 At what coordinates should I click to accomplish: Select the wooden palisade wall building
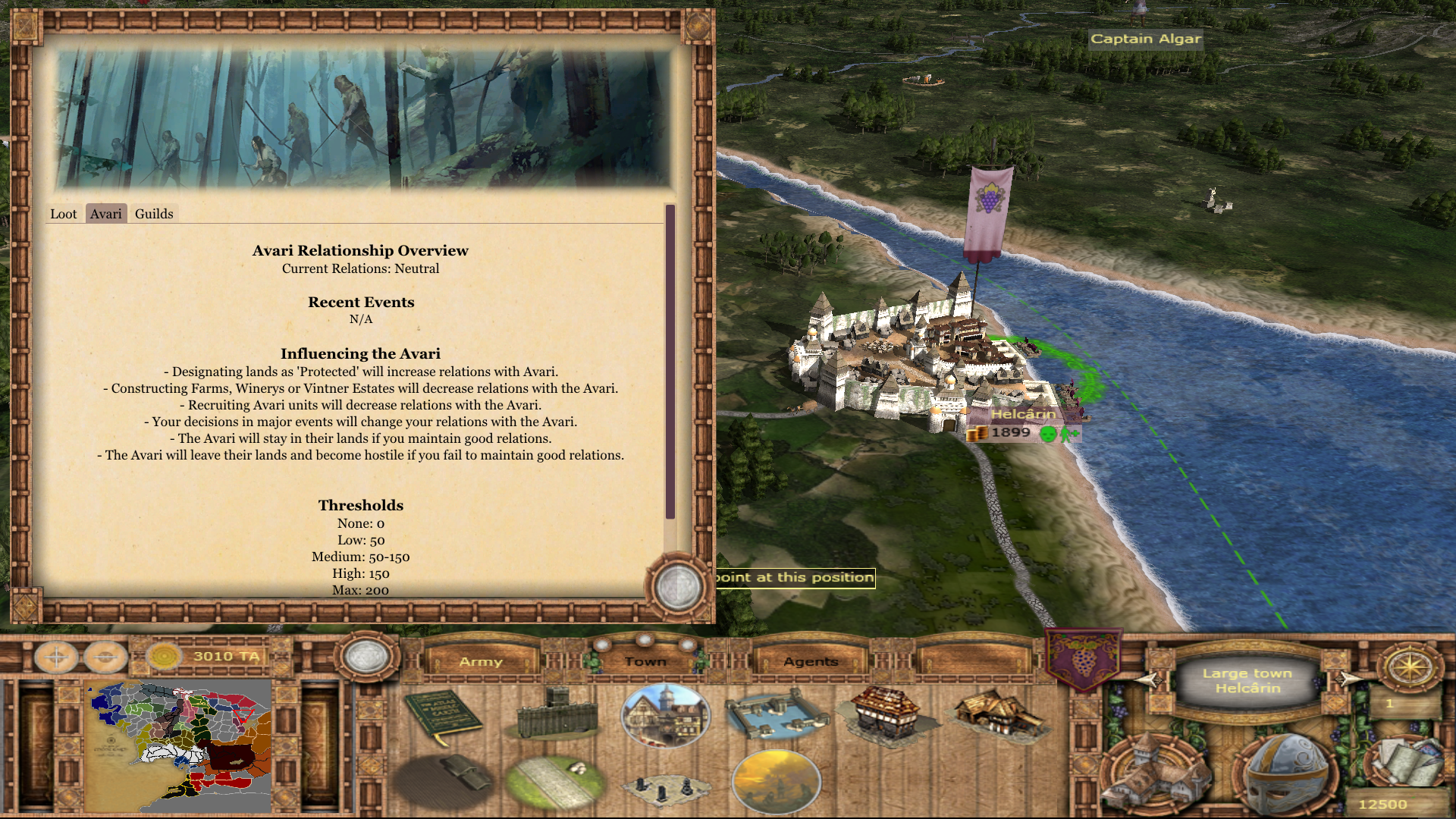557,714
